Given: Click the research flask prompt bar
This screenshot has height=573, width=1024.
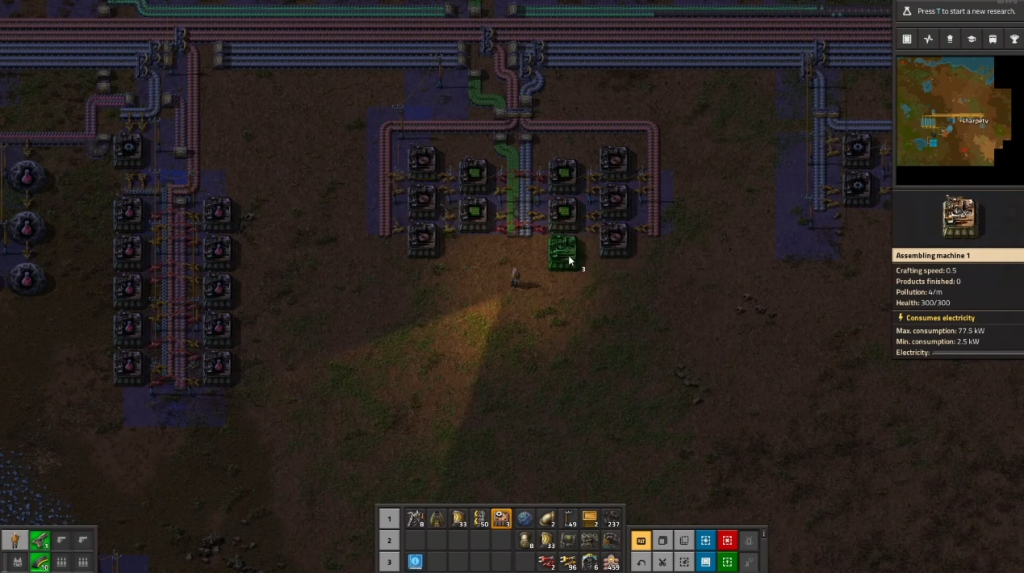Looking at the screenshot, I should [x=958, y=10].
